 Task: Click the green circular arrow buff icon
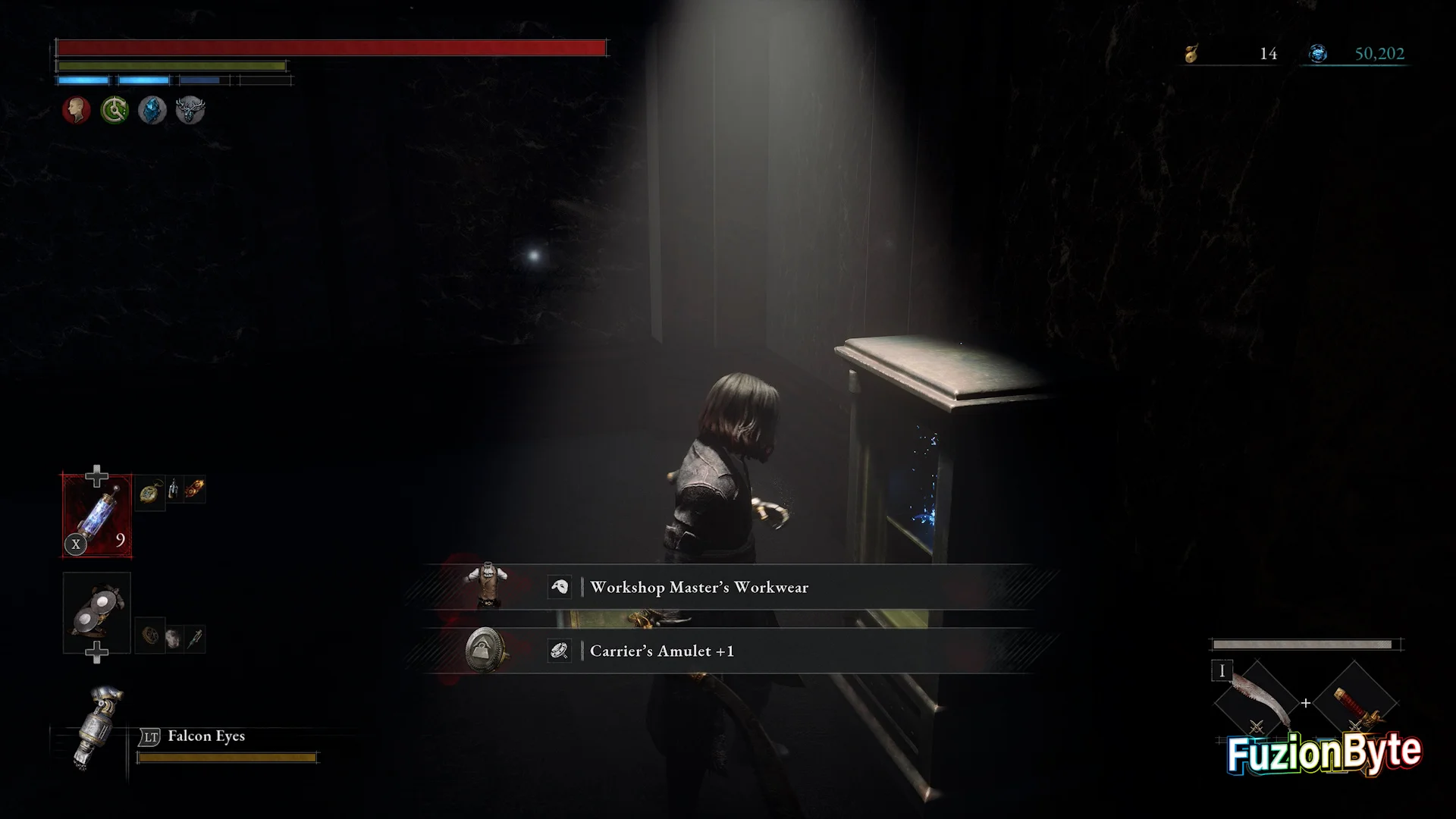pos(115,111)
